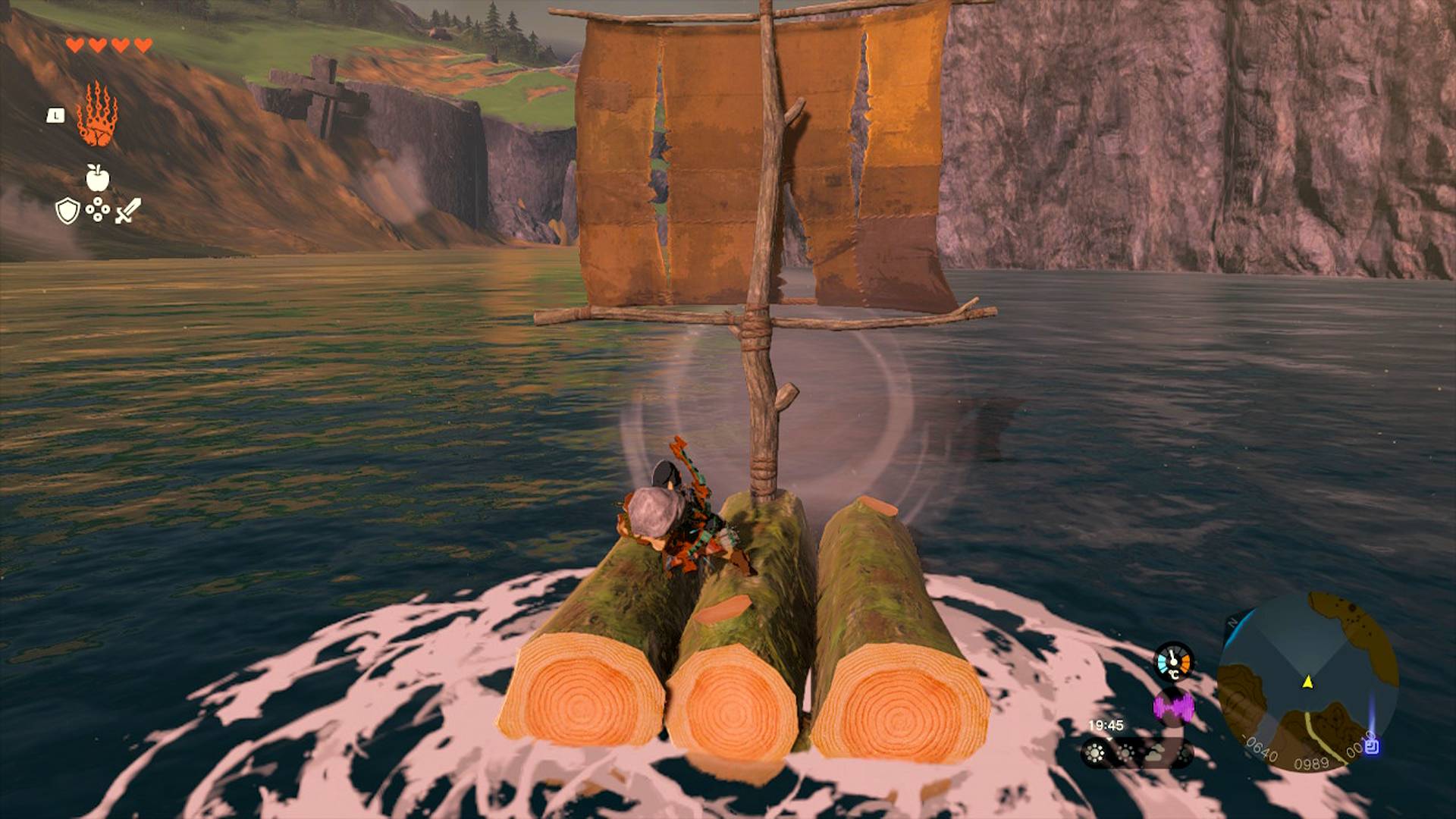Click the temperature gauge icon
This screenshot has width=1456, height=819.
pyautogui.click(x=1173, y=661)
